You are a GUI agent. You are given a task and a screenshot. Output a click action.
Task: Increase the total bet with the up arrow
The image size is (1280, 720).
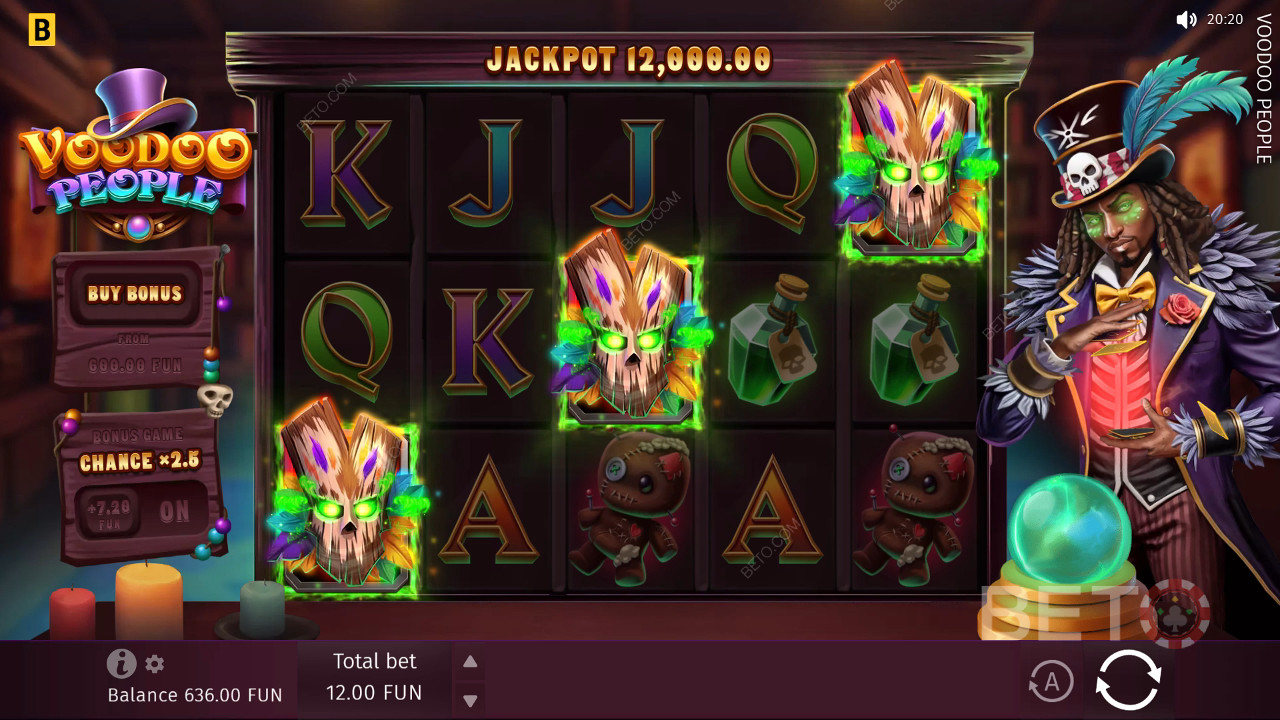470,661
